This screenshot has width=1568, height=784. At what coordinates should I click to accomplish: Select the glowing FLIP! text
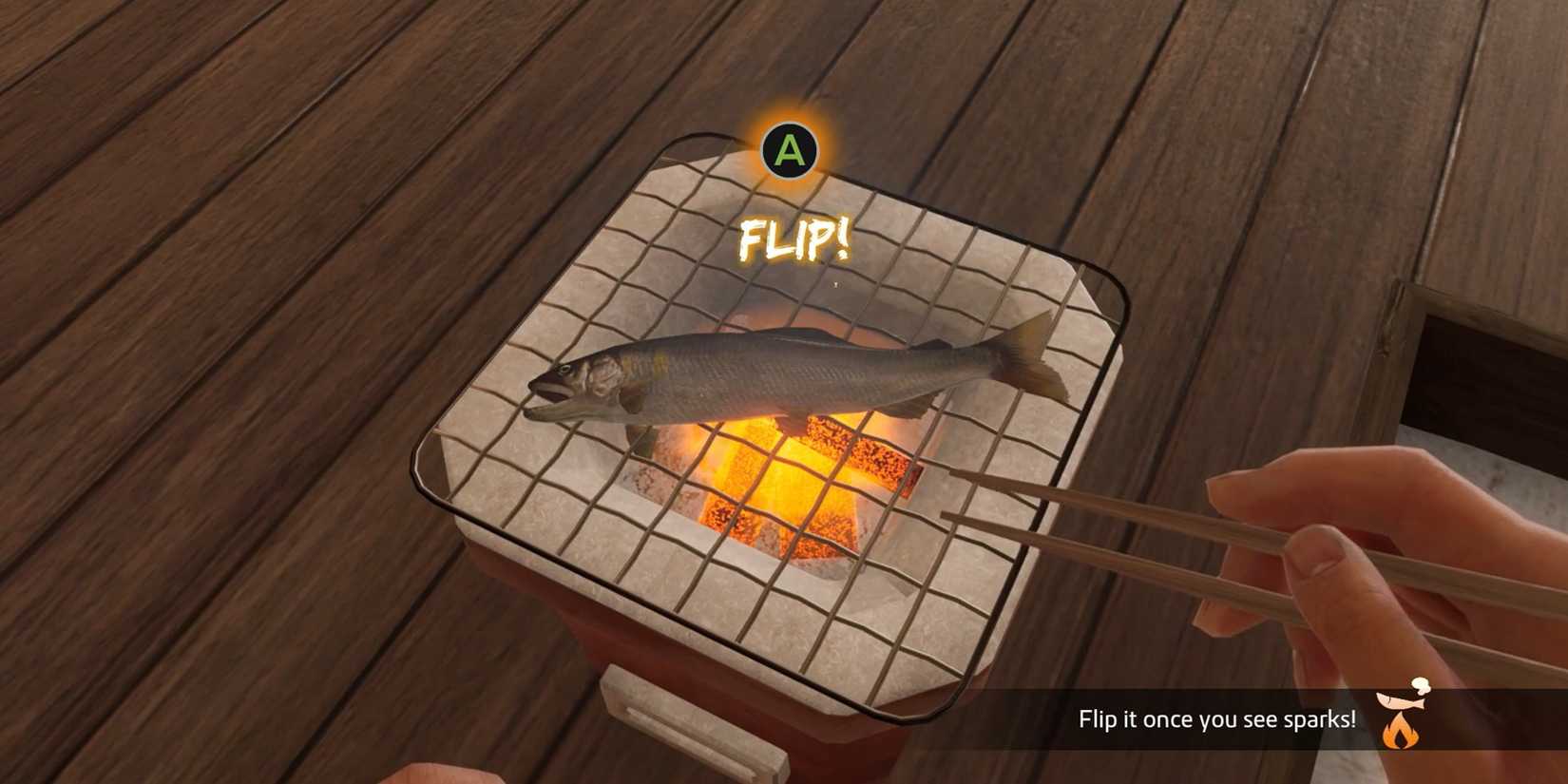coord(796,239)
